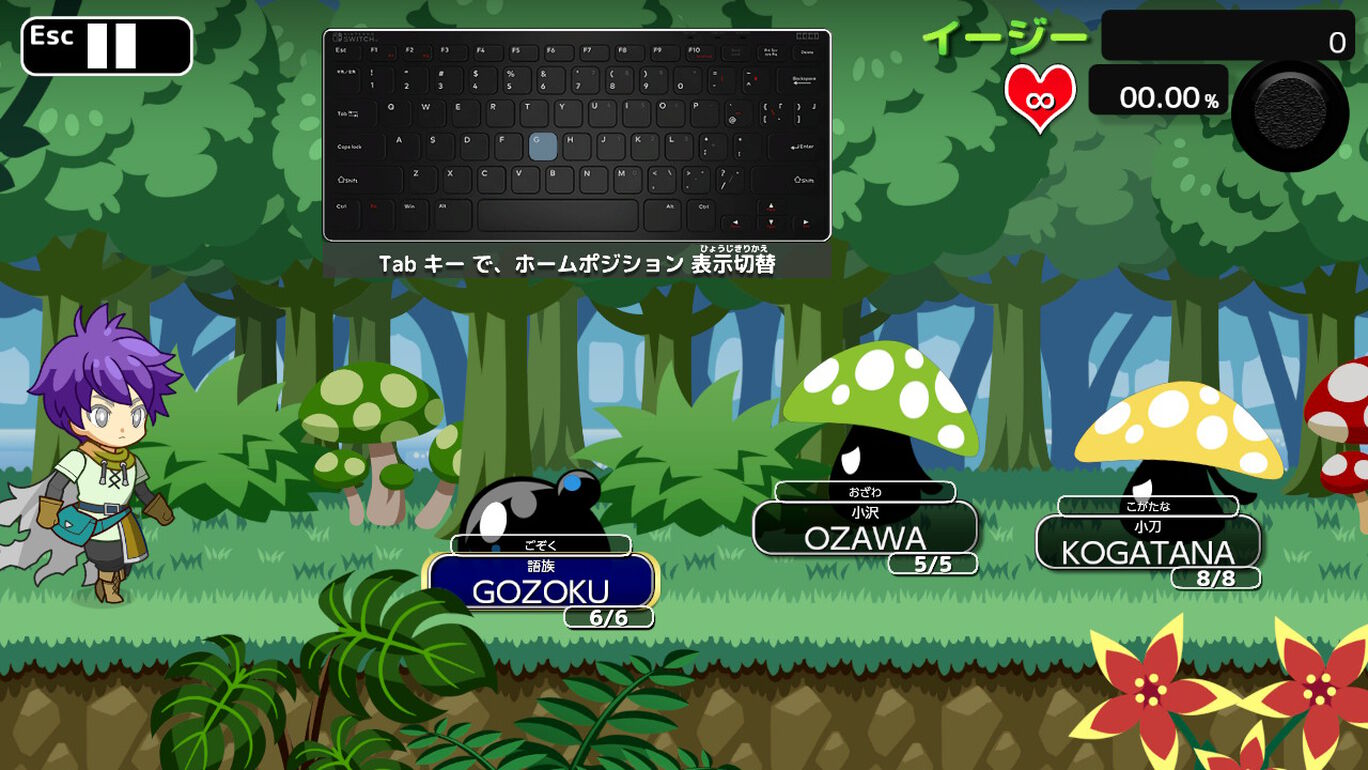The image size is (1368, 770).
Task: Click the space bar on the virtual keyboard
Action: coord(557,214)
